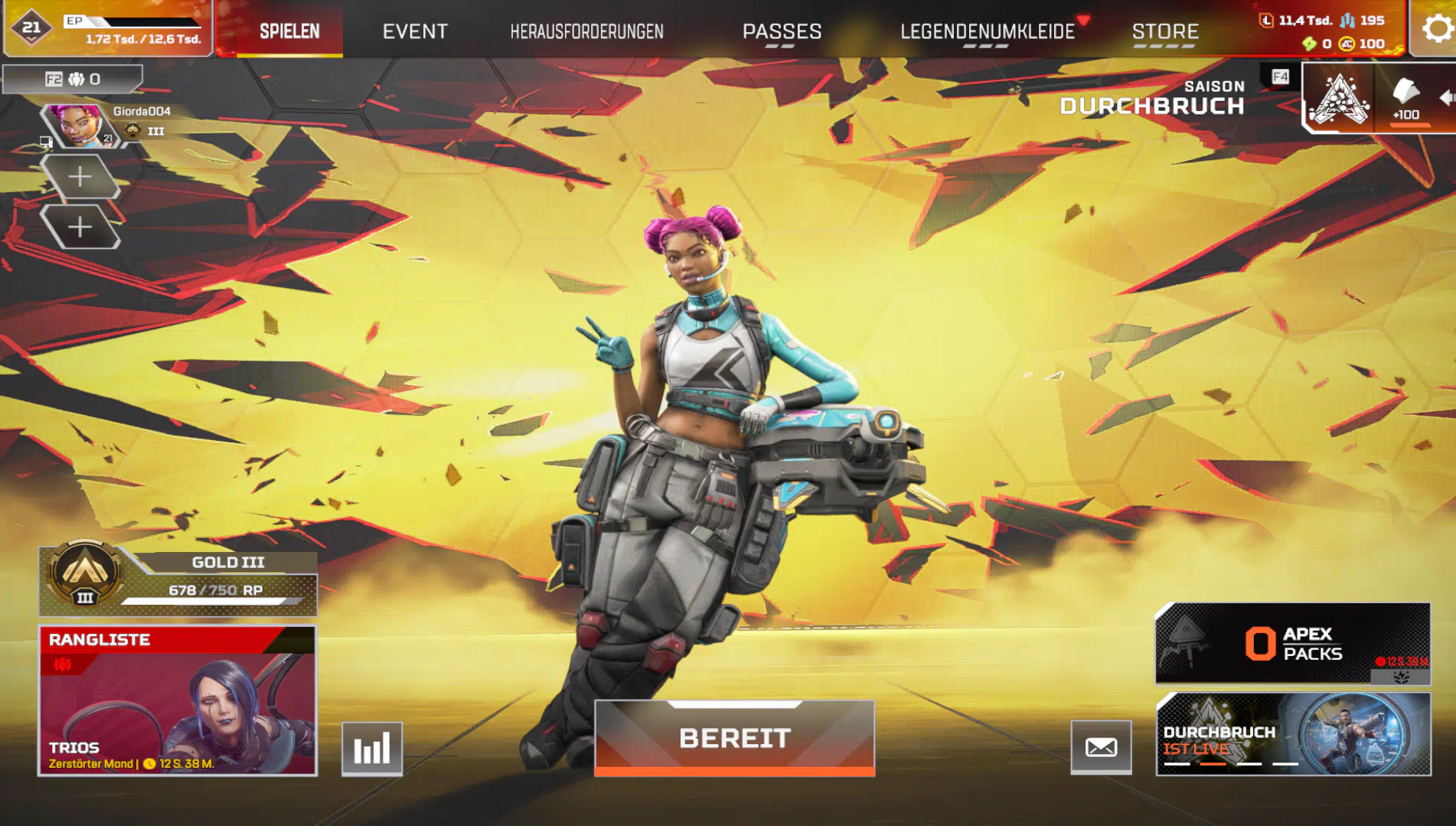Go to the Herausforderungen tab
1456x826 pixels.
tap(586, 31)
